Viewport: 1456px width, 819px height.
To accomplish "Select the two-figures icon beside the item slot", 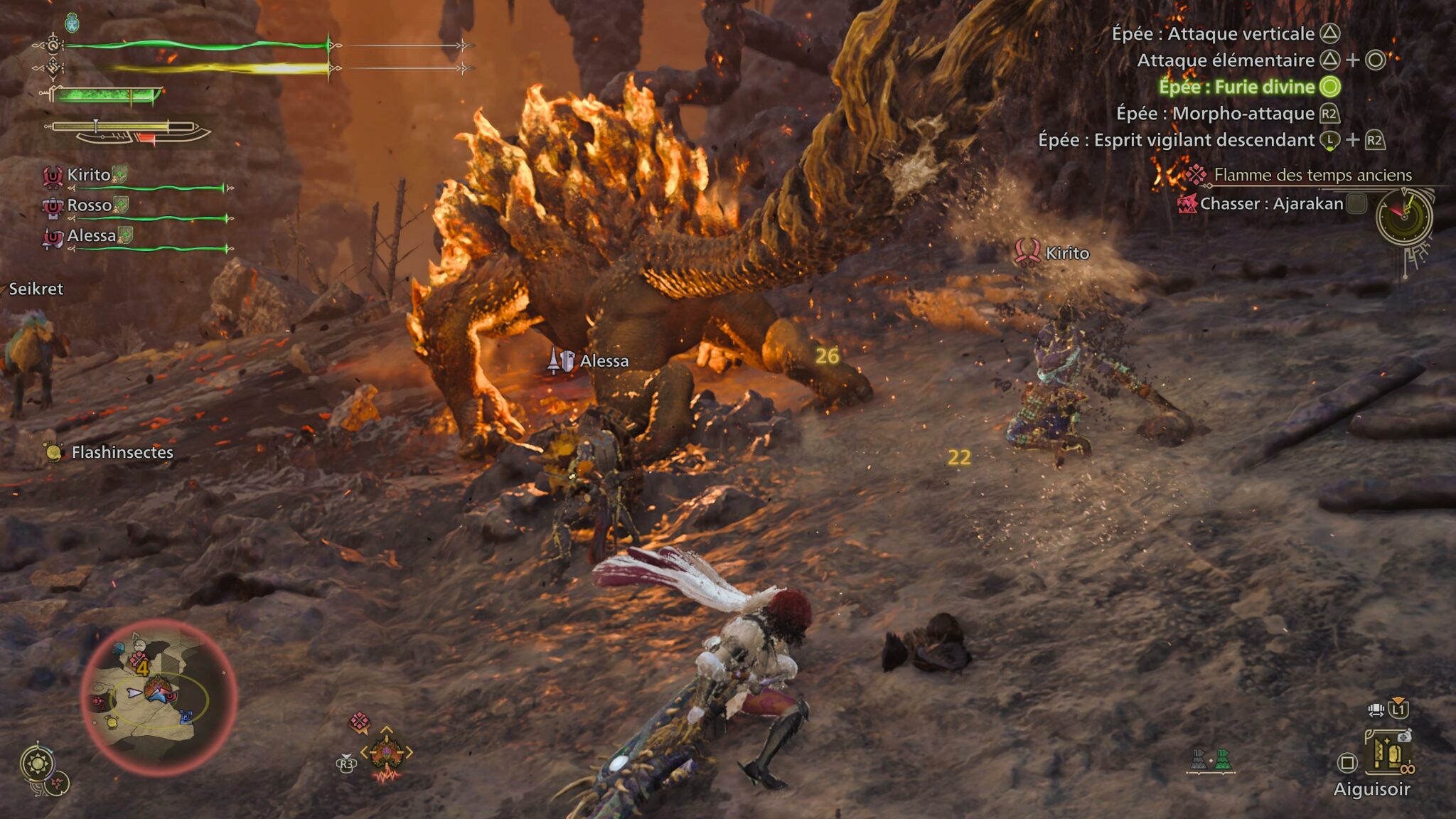I will point(1210,760).
